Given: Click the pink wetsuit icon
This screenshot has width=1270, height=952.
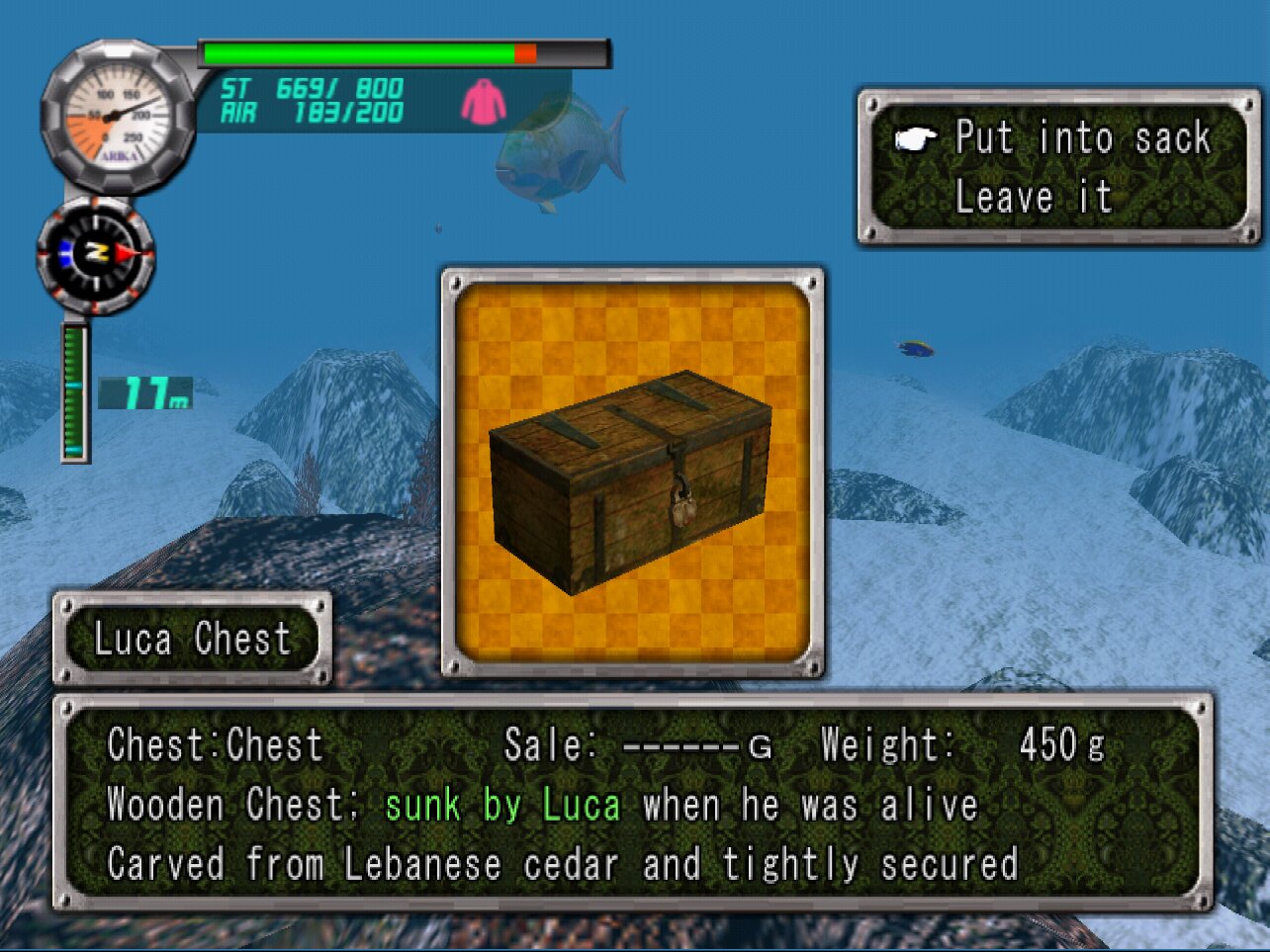Looking at the screenshot, I should (484, 102).
